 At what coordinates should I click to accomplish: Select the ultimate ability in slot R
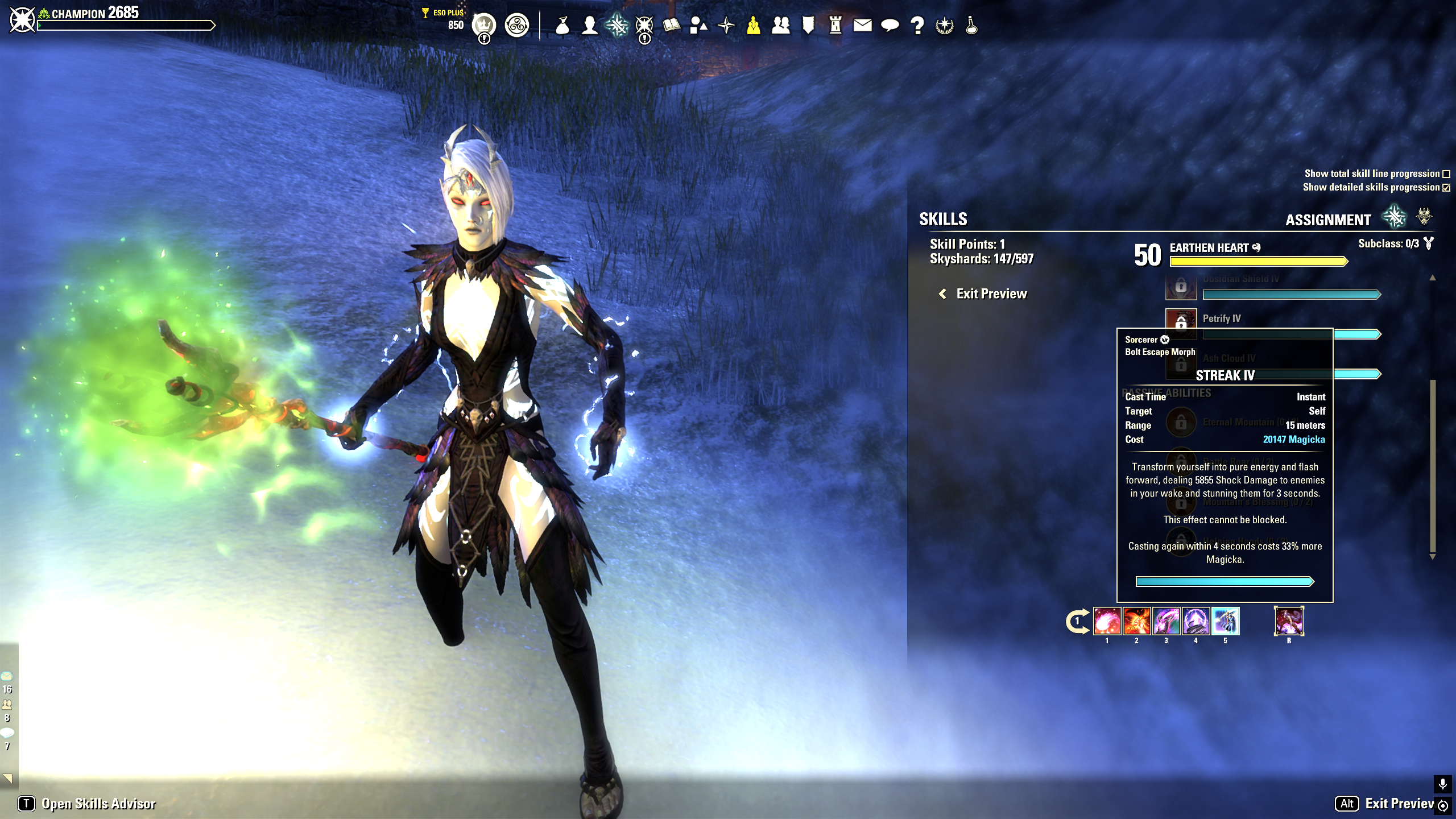click(x=1289, y=621)
